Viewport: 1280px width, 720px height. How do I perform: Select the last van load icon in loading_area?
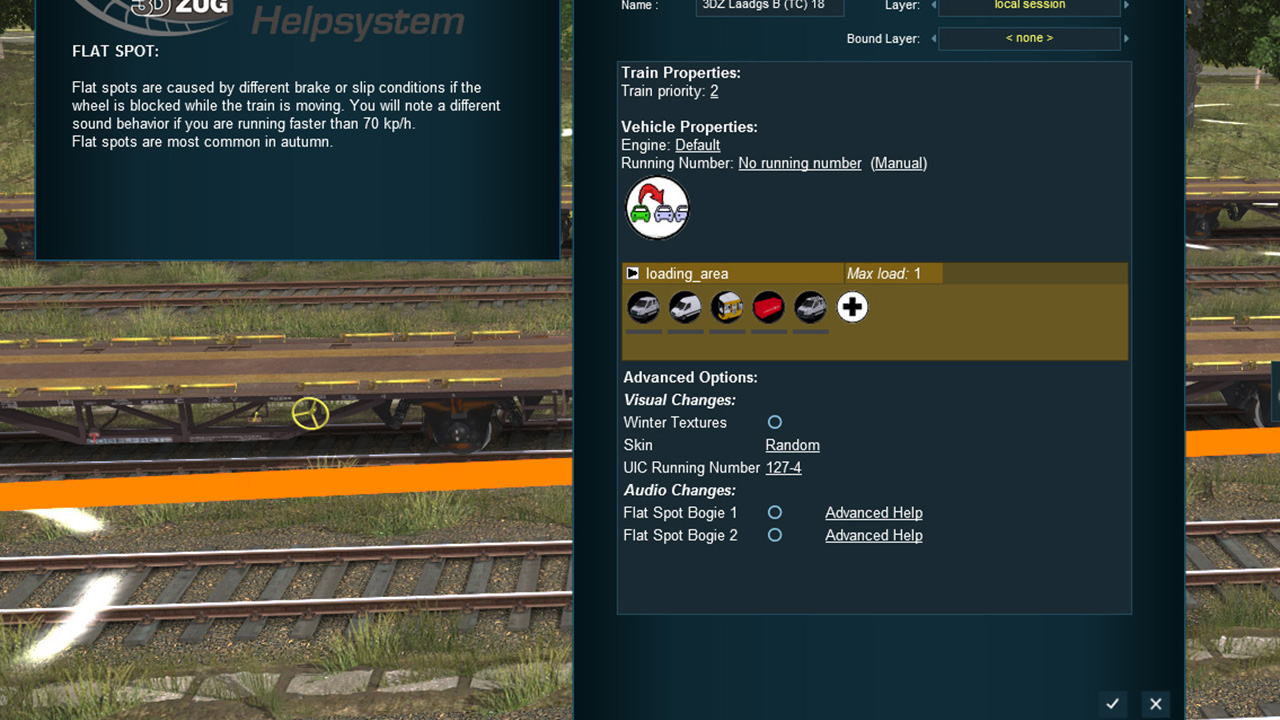pos(810,307)
